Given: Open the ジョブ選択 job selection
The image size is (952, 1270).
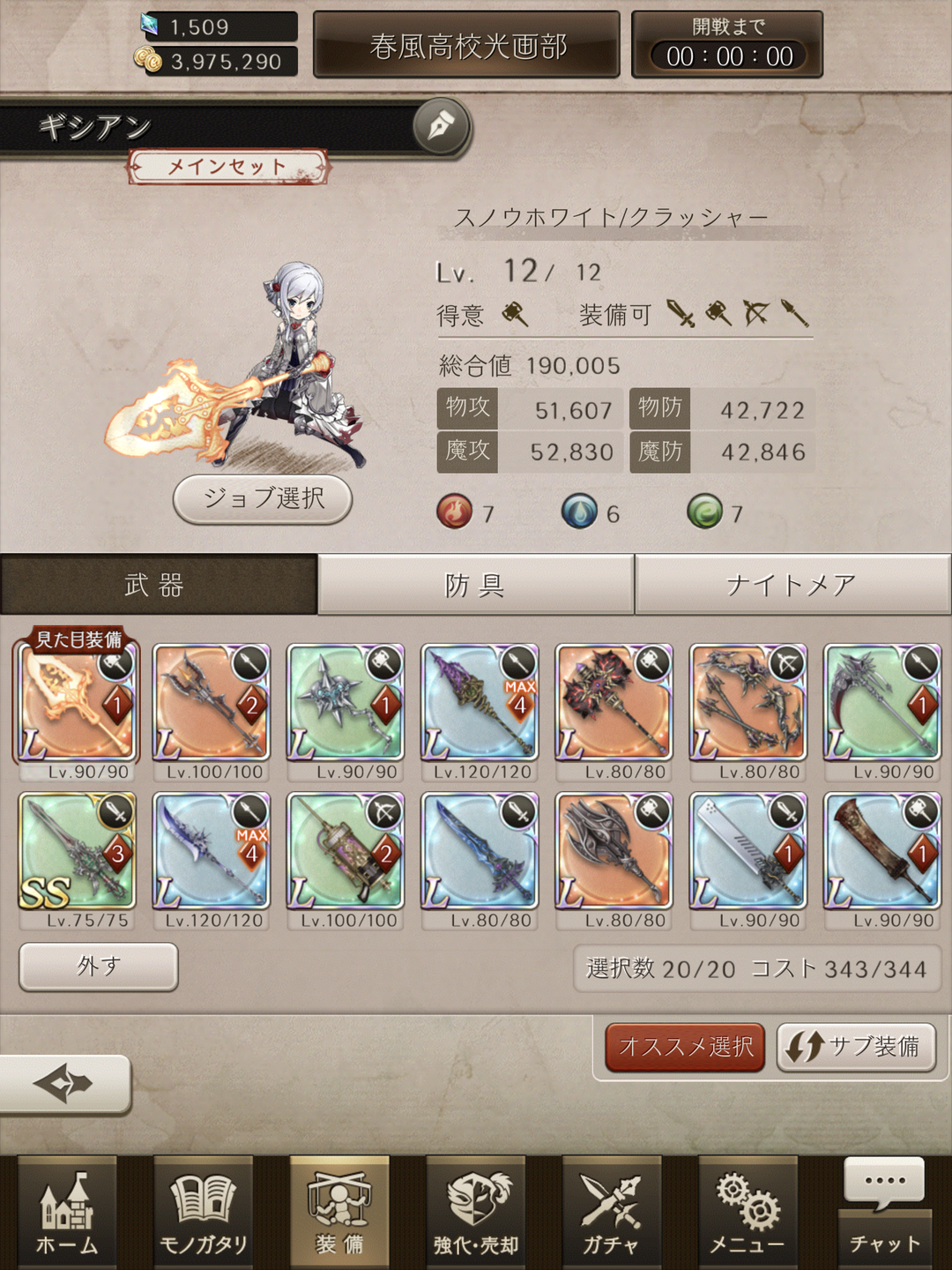Looking at the screenshot, I should 263,499.
